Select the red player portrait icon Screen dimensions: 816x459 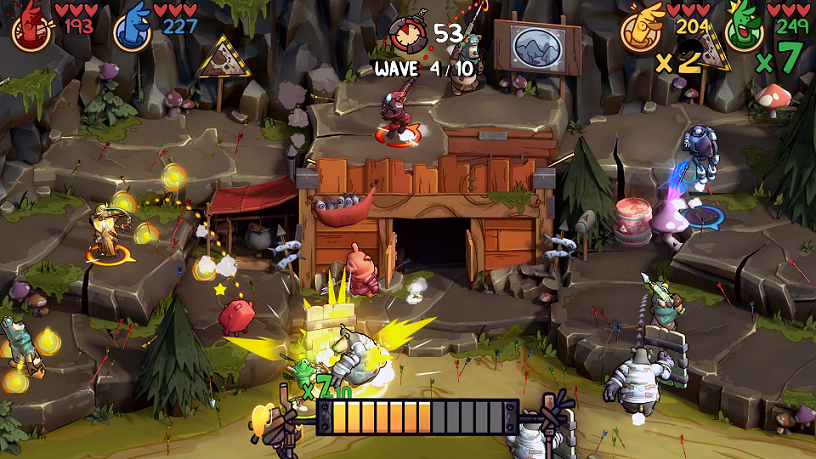pyautogui.click(x=31, y=27)
